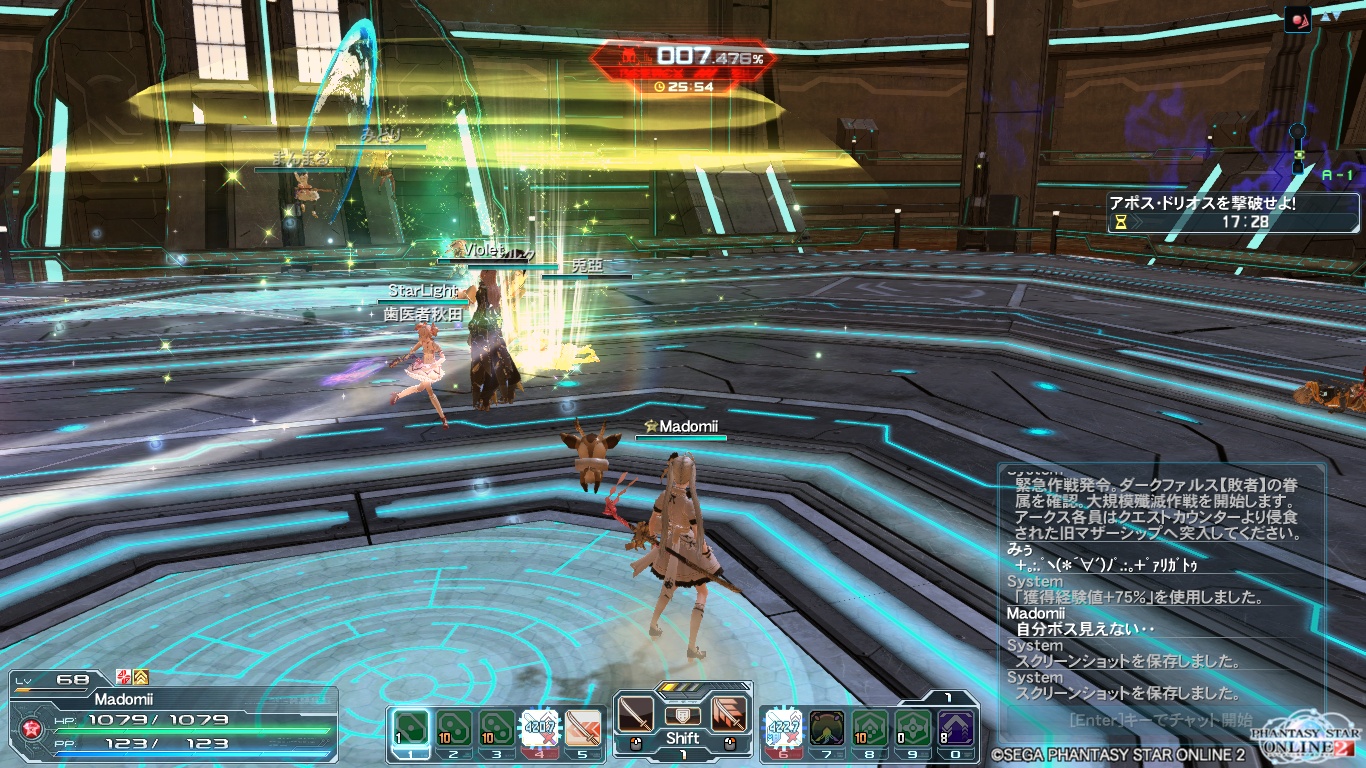The height and width of the screenshot is (768, 1366).
Task: Click the up-down triangle arrows beside the radar icon
Action: point(1328,16)
